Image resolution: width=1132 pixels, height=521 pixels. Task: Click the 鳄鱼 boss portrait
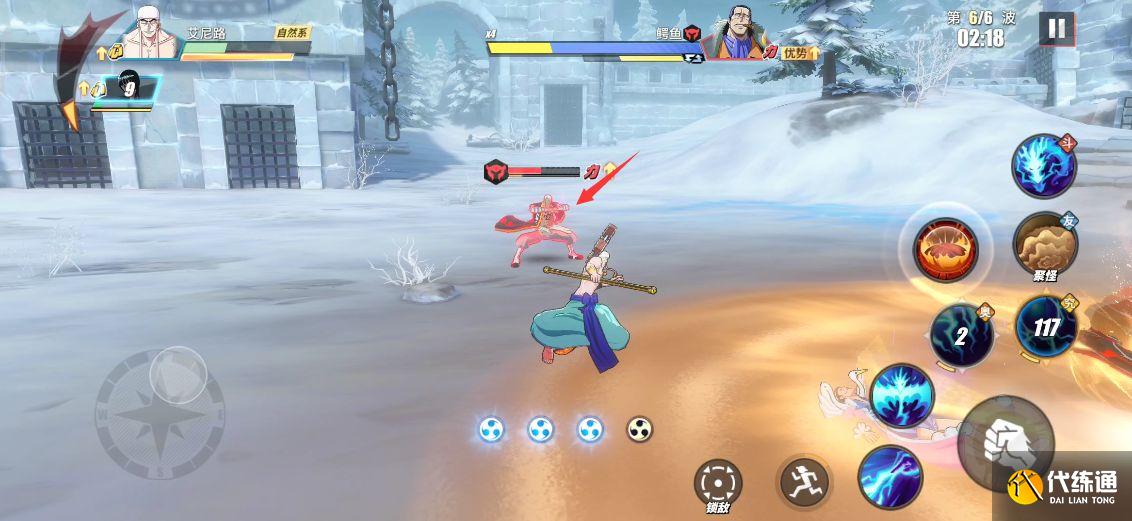point(735,39)
